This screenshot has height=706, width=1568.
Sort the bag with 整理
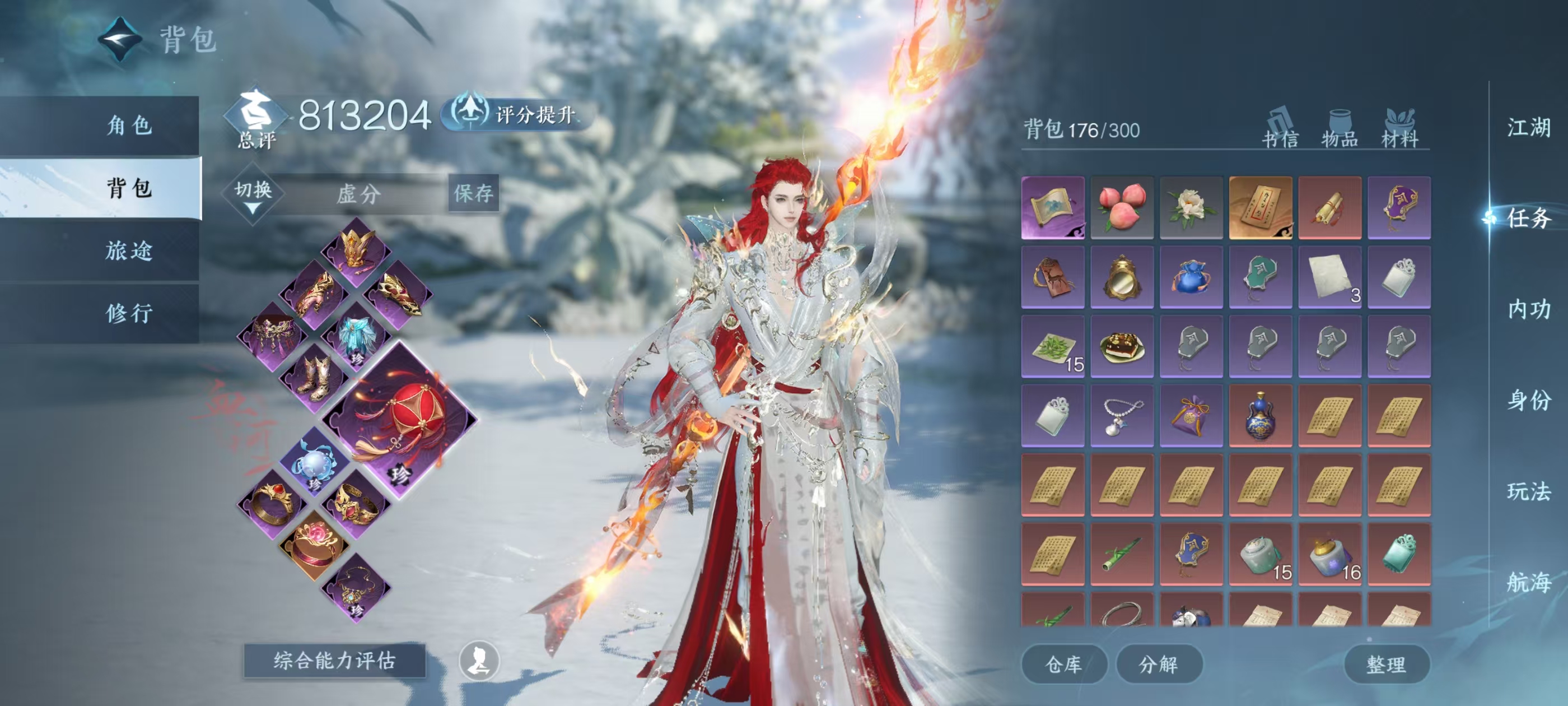1385,664
